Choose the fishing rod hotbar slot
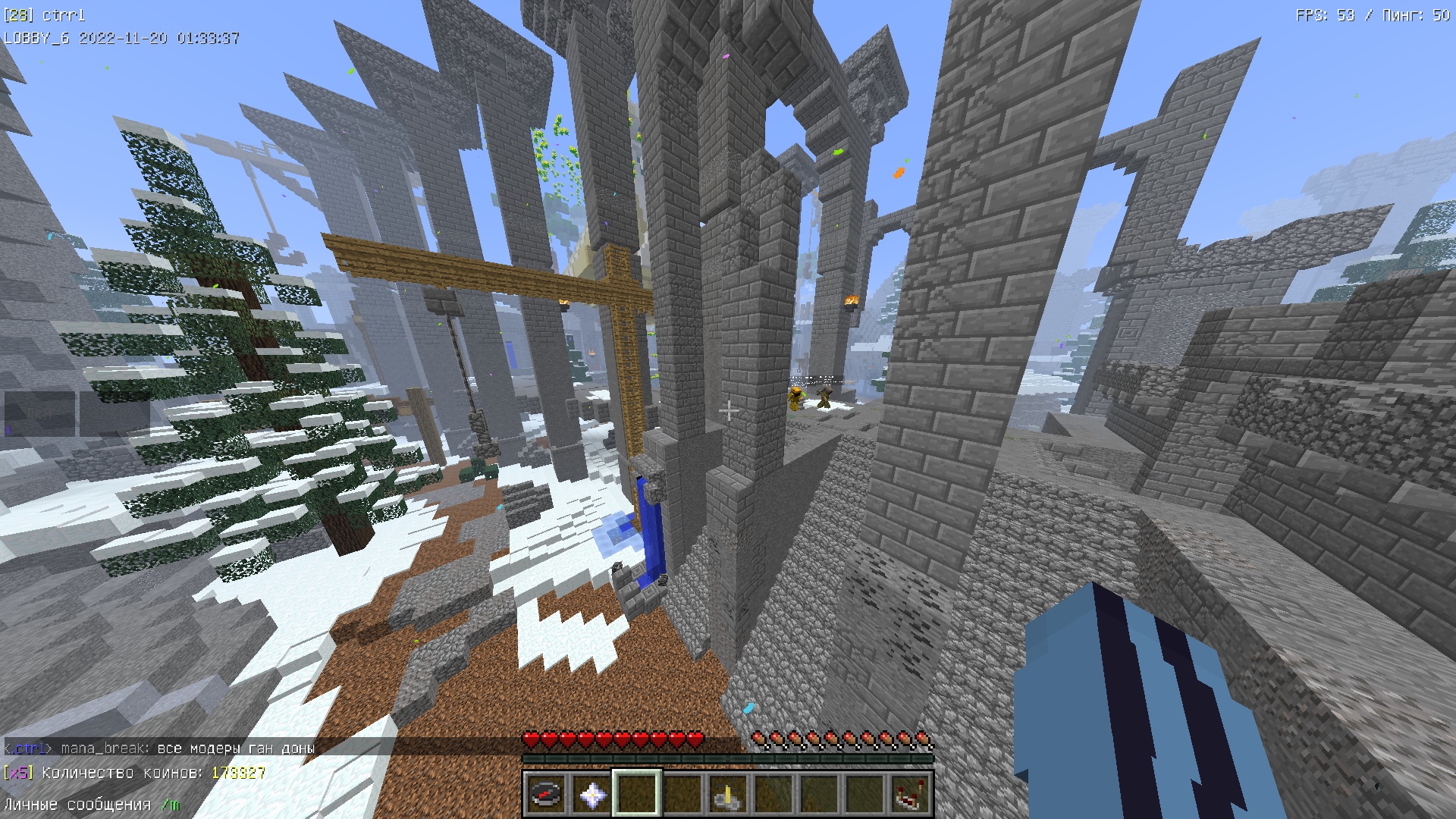Viewport: 1456px width, 819px height. coord(728,794)
